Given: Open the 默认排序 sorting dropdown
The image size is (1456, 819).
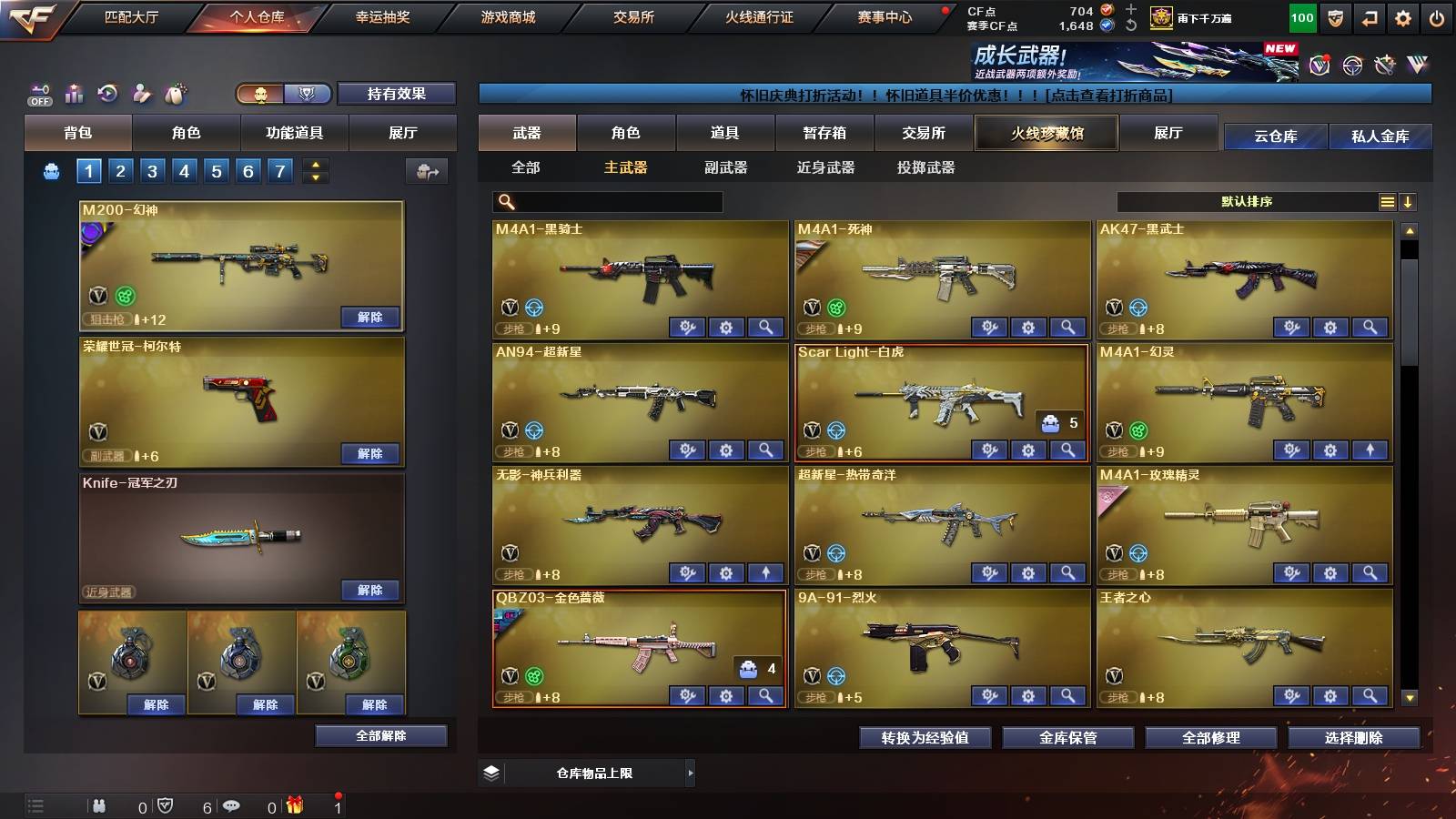Looking at the screenshot, I should [x=1247, y=202].
